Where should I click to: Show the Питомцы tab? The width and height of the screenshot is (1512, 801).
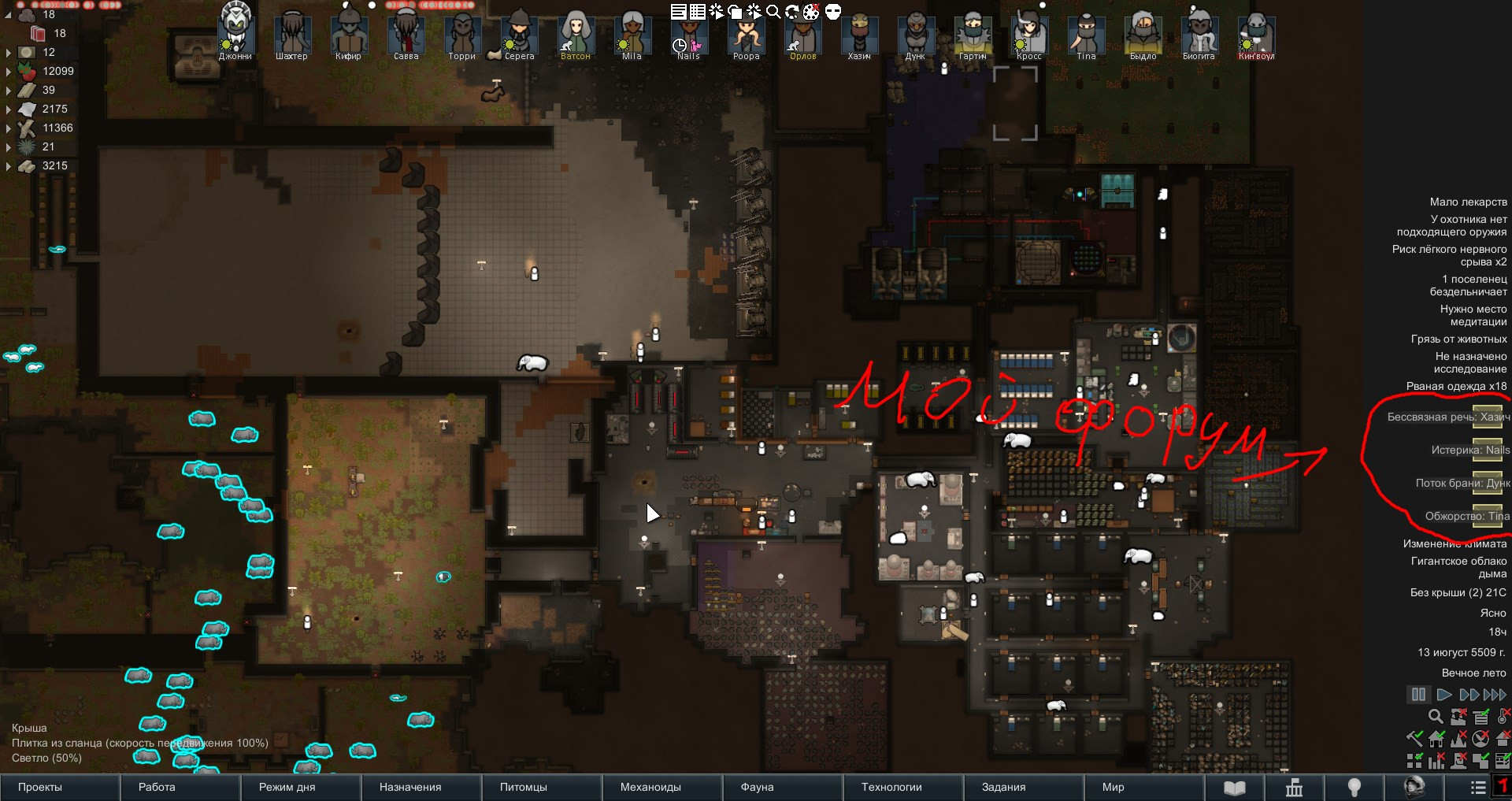click(523, 787)
